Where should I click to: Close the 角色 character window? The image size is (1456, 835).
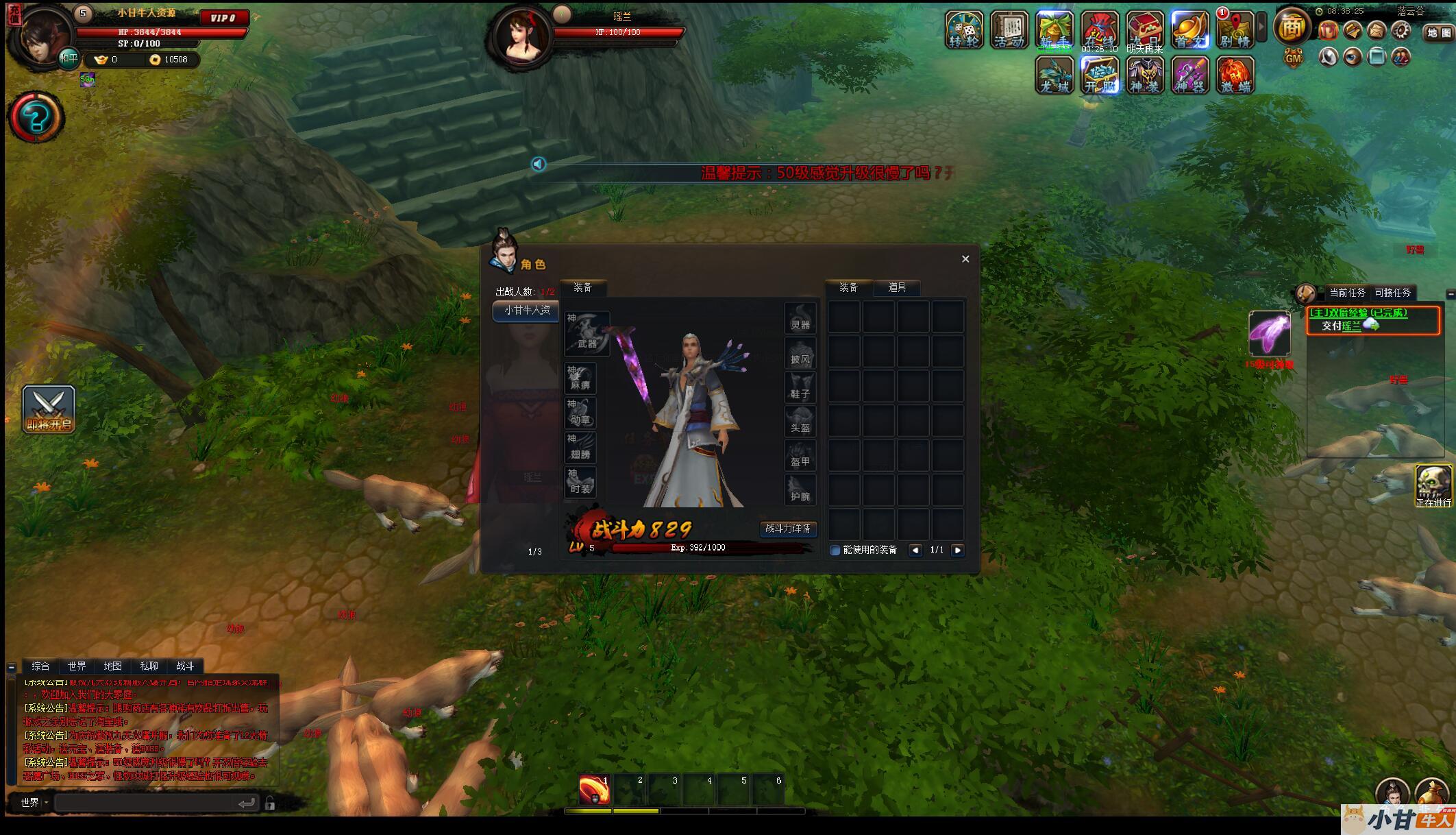pos(965,259)
